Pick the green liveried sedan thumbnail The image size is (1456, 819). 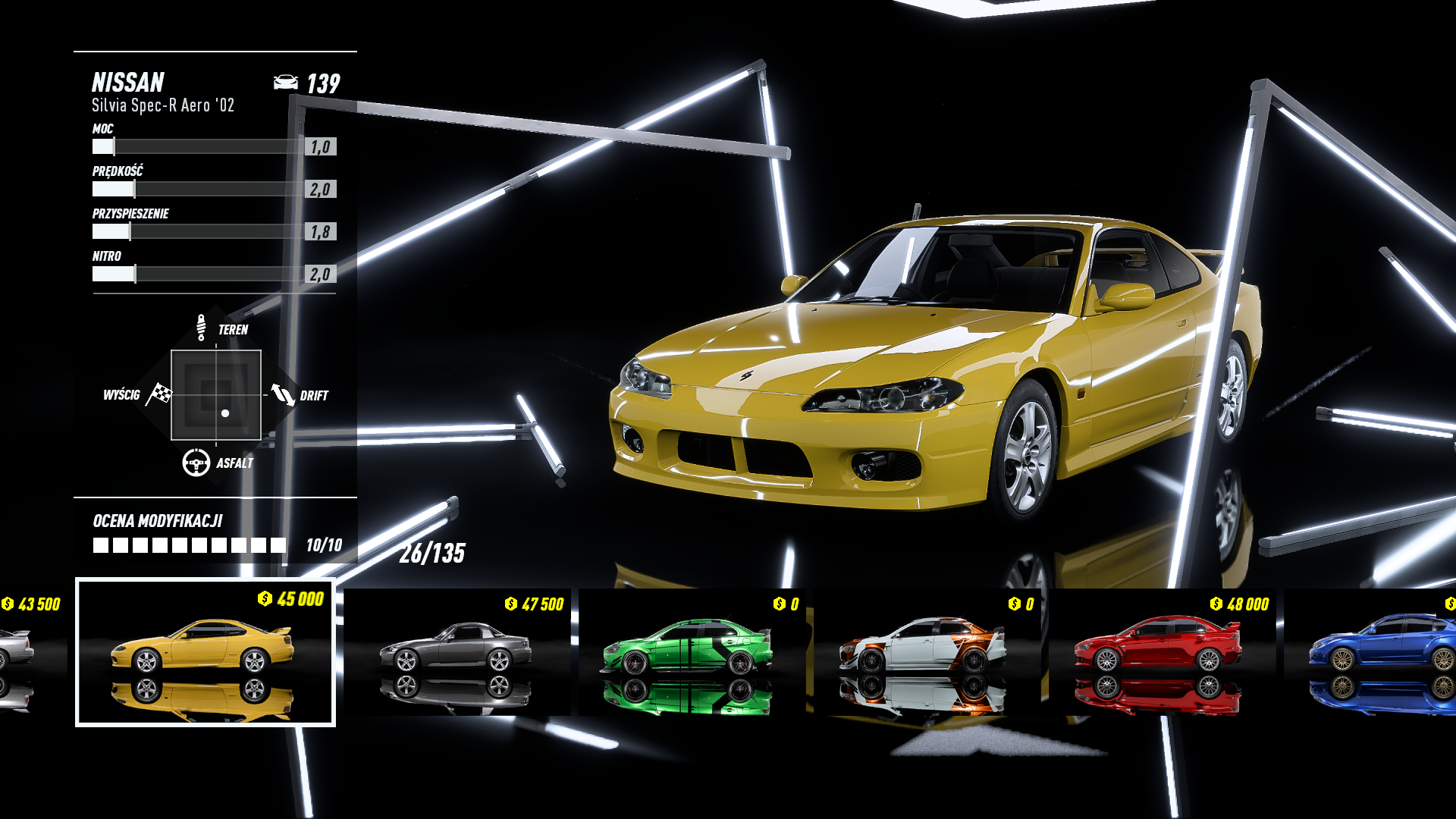[690, 651]
